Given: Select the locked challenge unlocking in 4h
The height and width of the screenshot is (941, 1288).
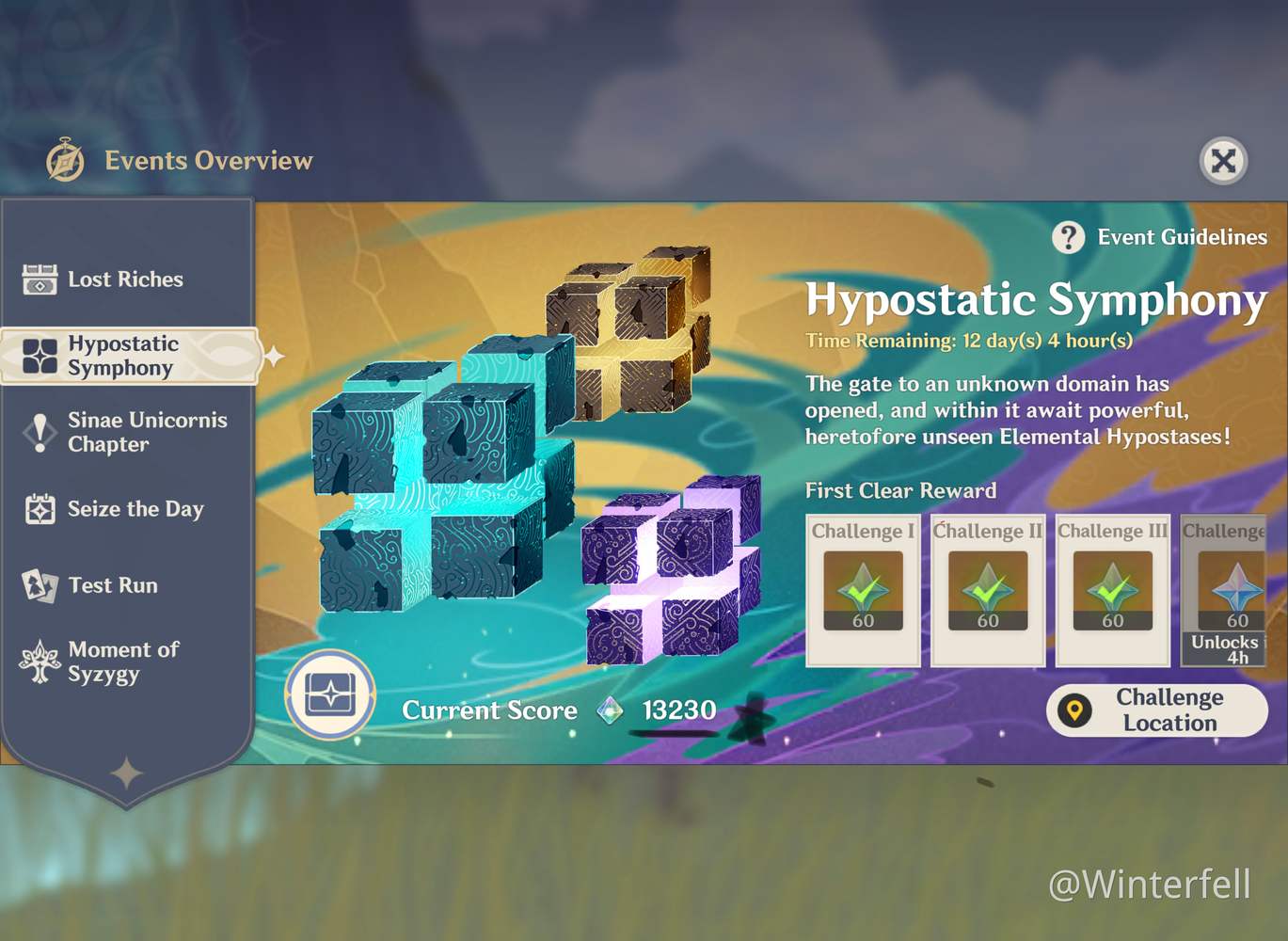Looking at the screenshot, I should pos(1225,590).
